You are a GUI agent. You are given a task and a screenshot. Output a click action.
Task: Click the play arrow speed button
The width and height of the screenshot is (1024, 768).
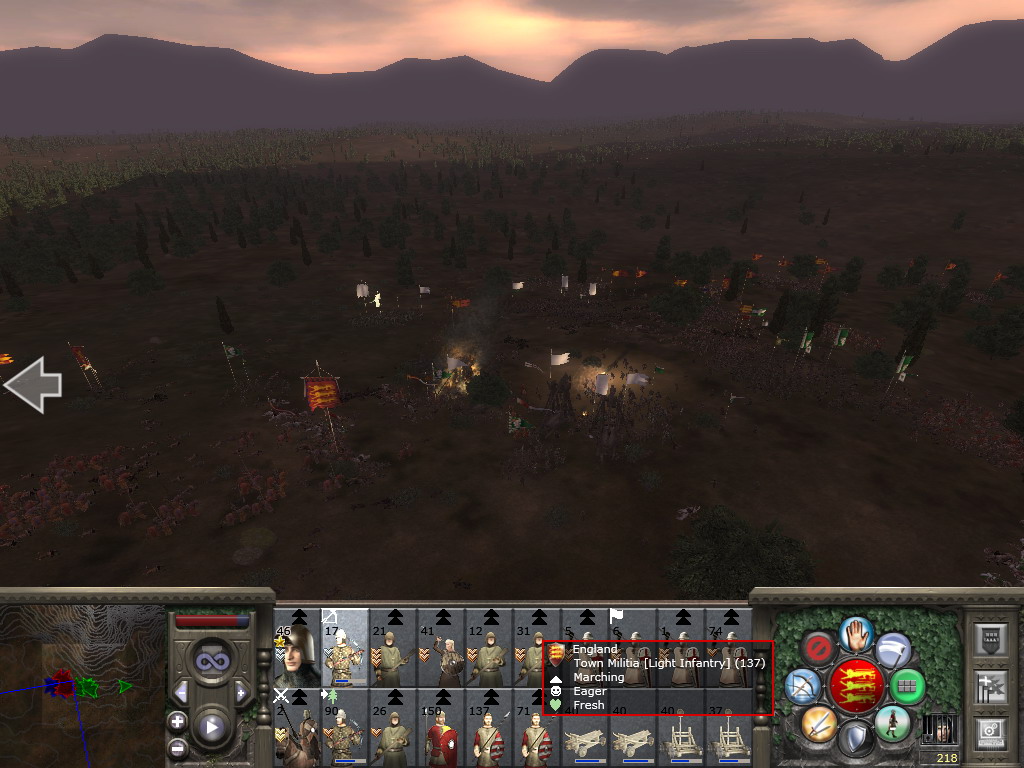[x=211, y=727]
